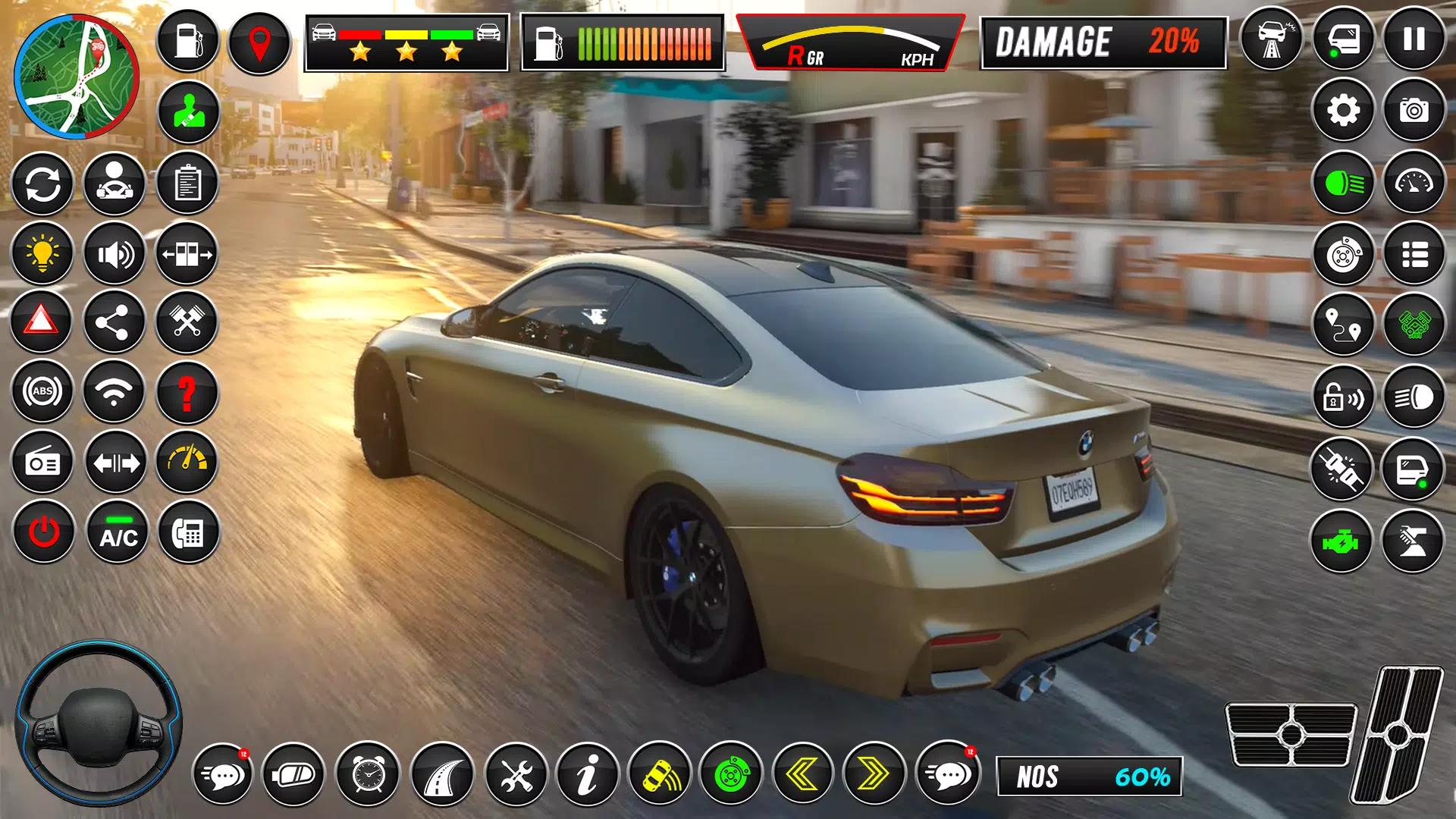Viewport: 1456px width, 819px height.
Task: Open the in-game settings gear
Action: pos(1343,112)
